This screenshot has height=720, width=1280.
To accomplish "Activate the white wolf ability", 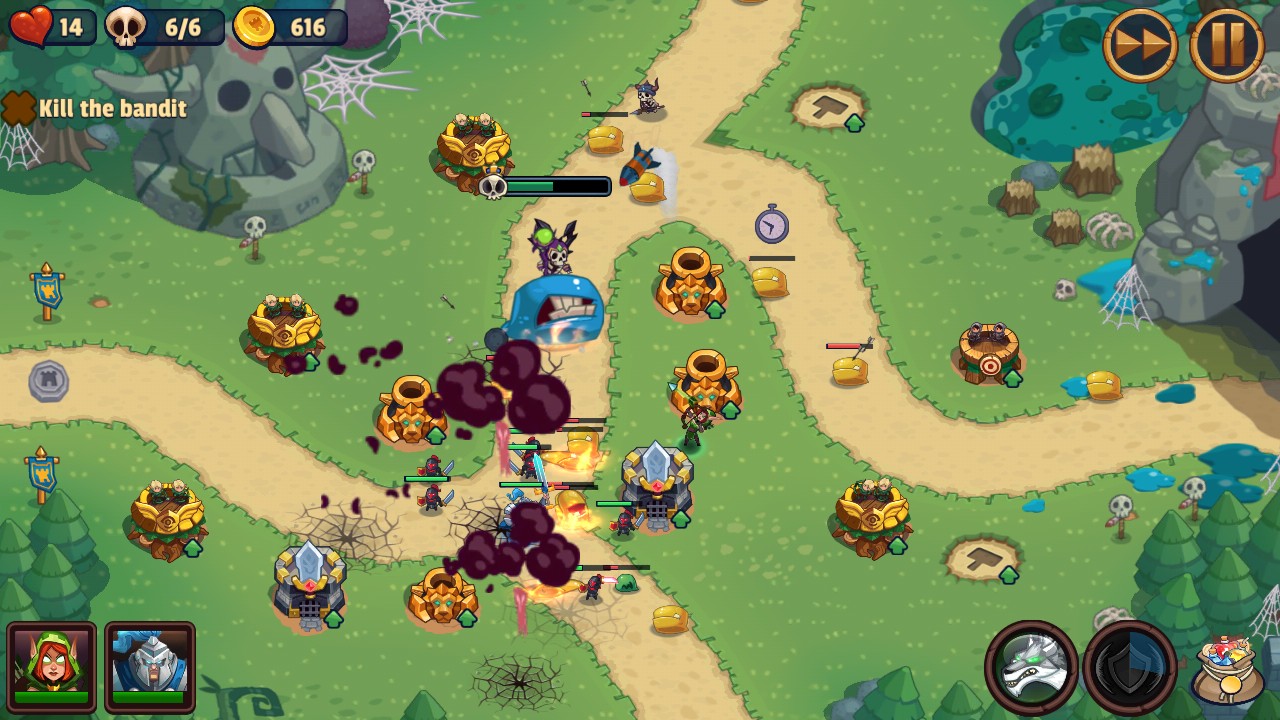I will (x=1031, y=667).
